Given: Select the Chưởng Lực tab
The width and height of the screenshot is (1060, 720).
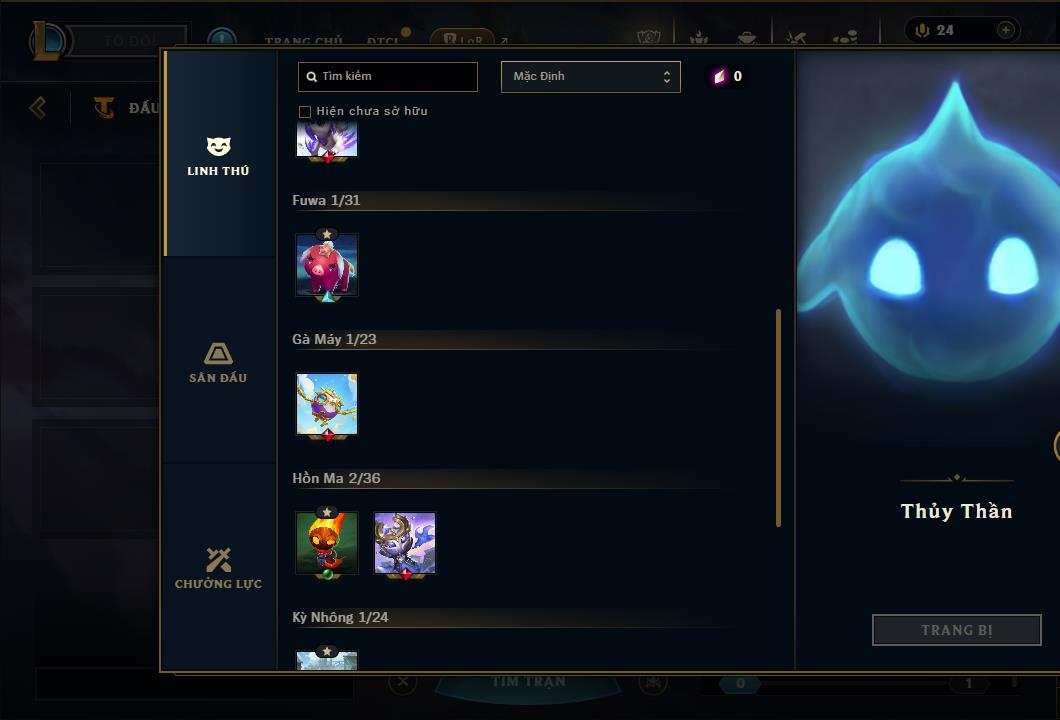Looking at the screenshot, I should [218, 568].
